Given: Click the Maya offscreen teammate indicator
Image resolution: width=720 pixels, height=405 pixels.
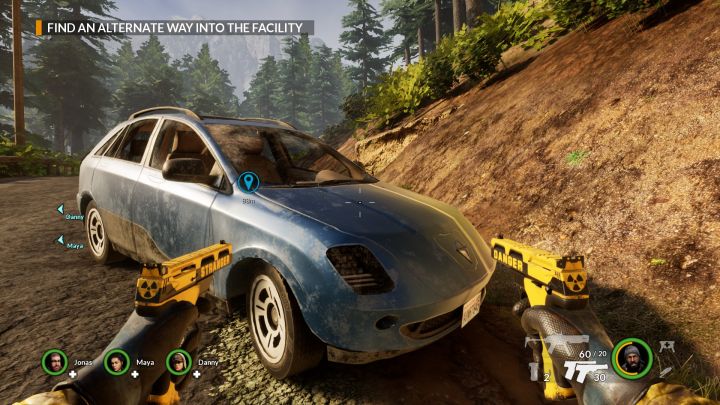Looking at the screenshot, I should click(x=61, y=240).
